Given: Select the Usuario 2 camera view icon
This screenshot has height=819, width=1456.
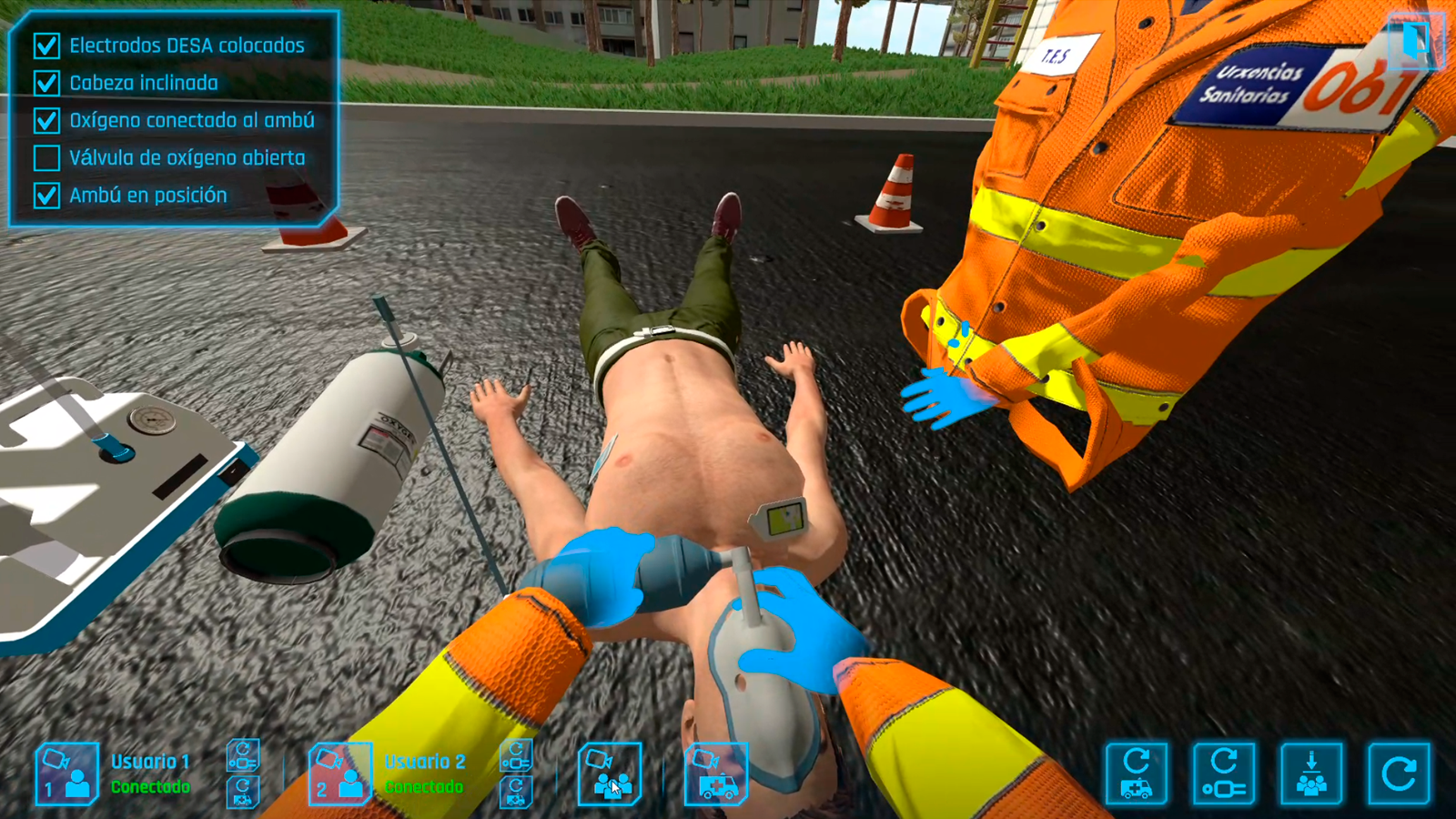Looking at the screenshot, I should click(341, 775).
